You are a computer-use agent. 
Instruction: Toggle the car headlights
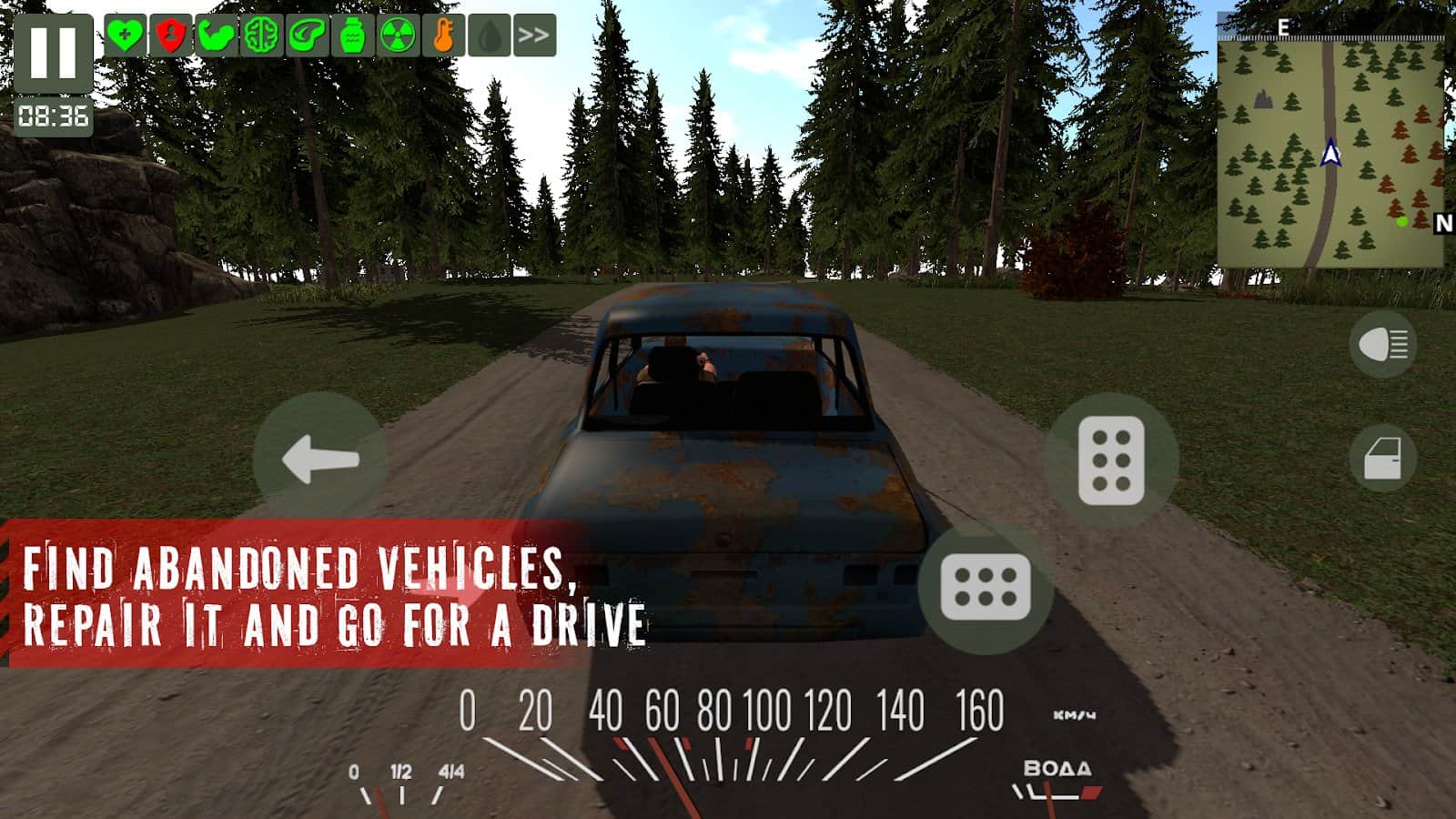tap(1382, 344)
